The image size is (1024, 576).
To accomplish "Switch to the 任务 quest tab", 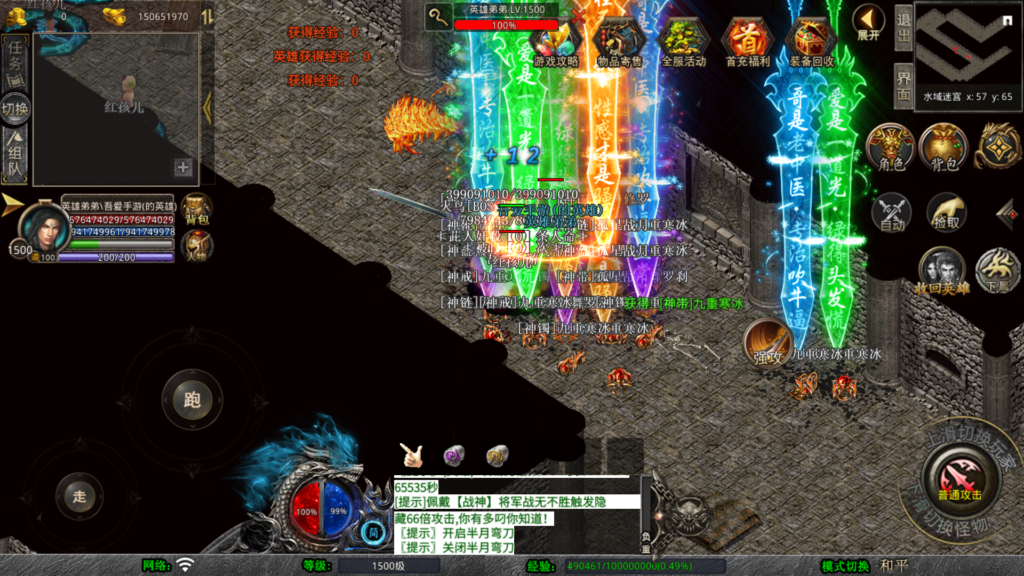I will tap(15, 56).
